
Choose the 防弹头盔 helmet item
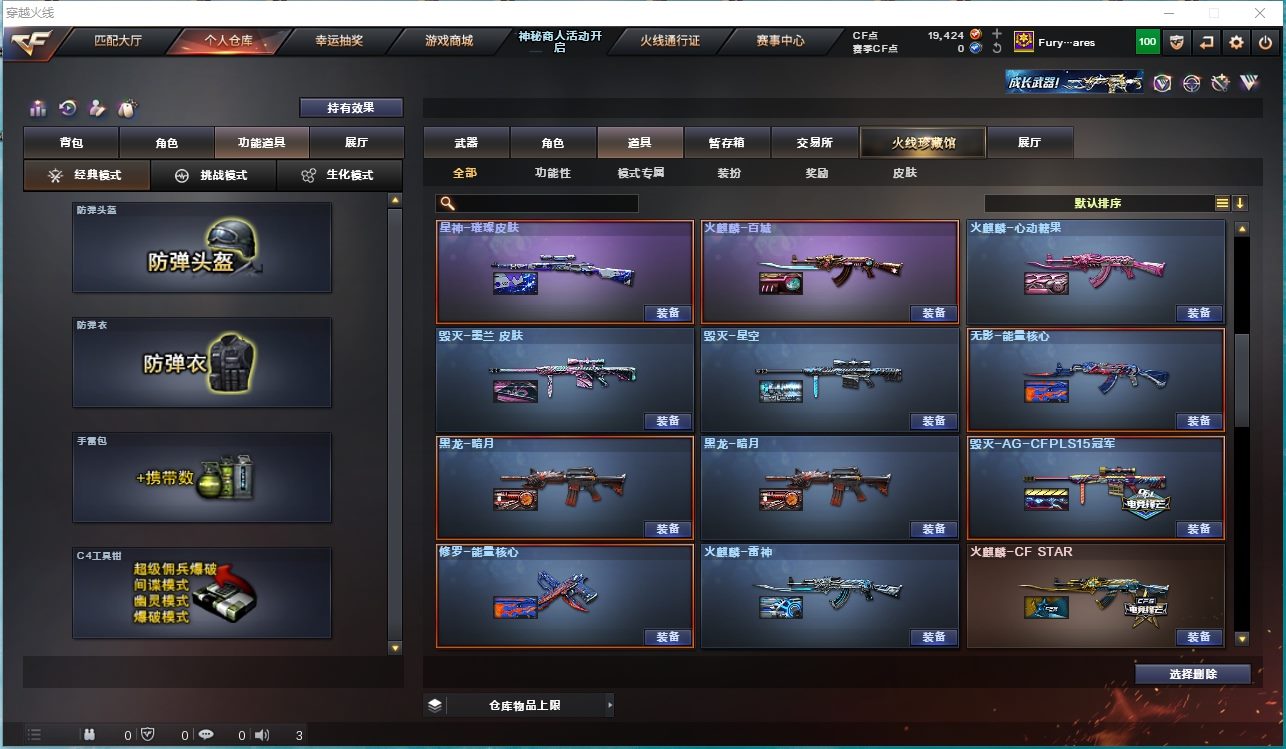[x=202, y=248]
